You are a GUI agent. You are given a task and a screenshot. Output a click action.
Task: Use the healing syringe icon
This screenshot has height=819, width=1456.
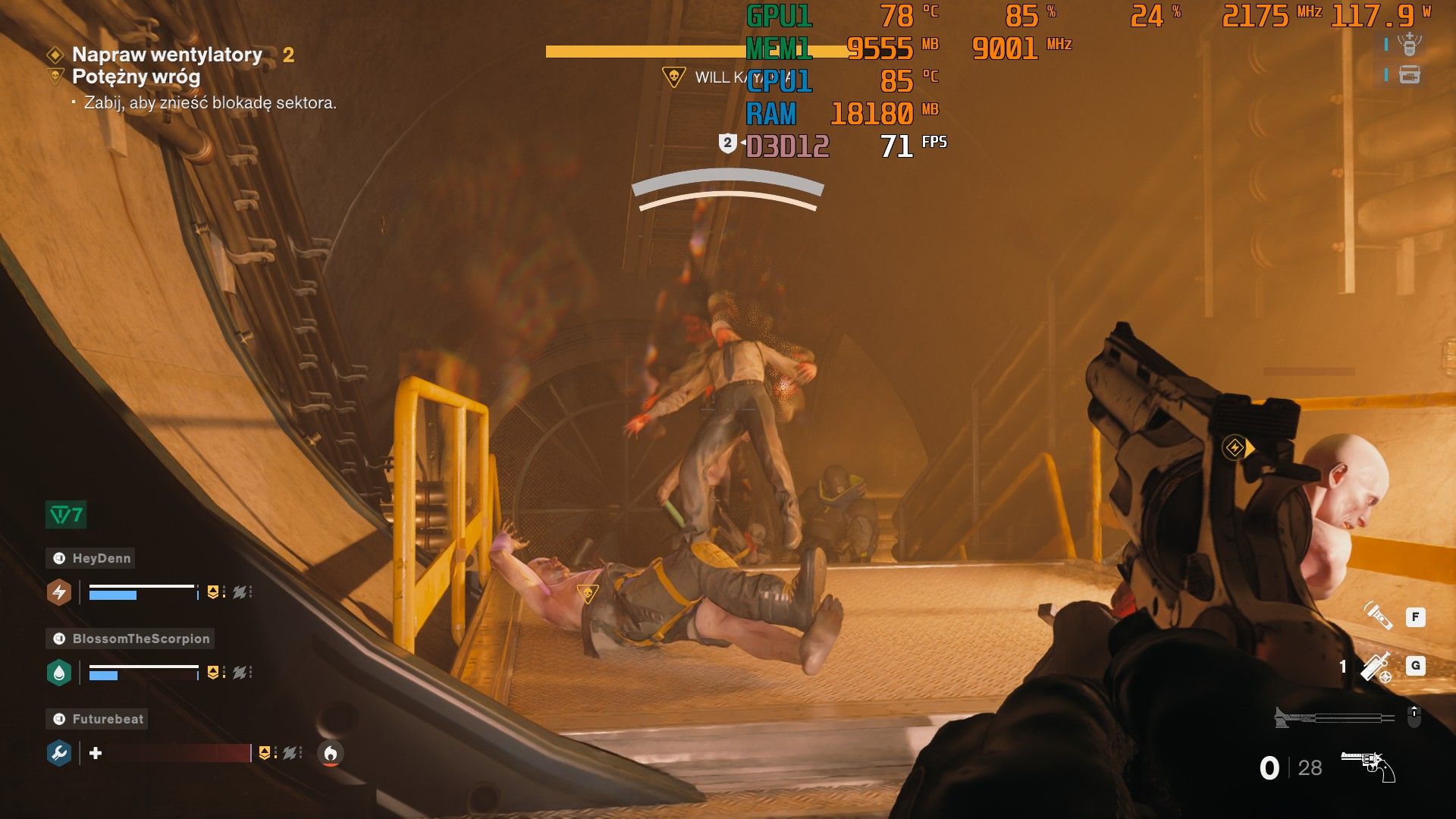click(1376, 667)
